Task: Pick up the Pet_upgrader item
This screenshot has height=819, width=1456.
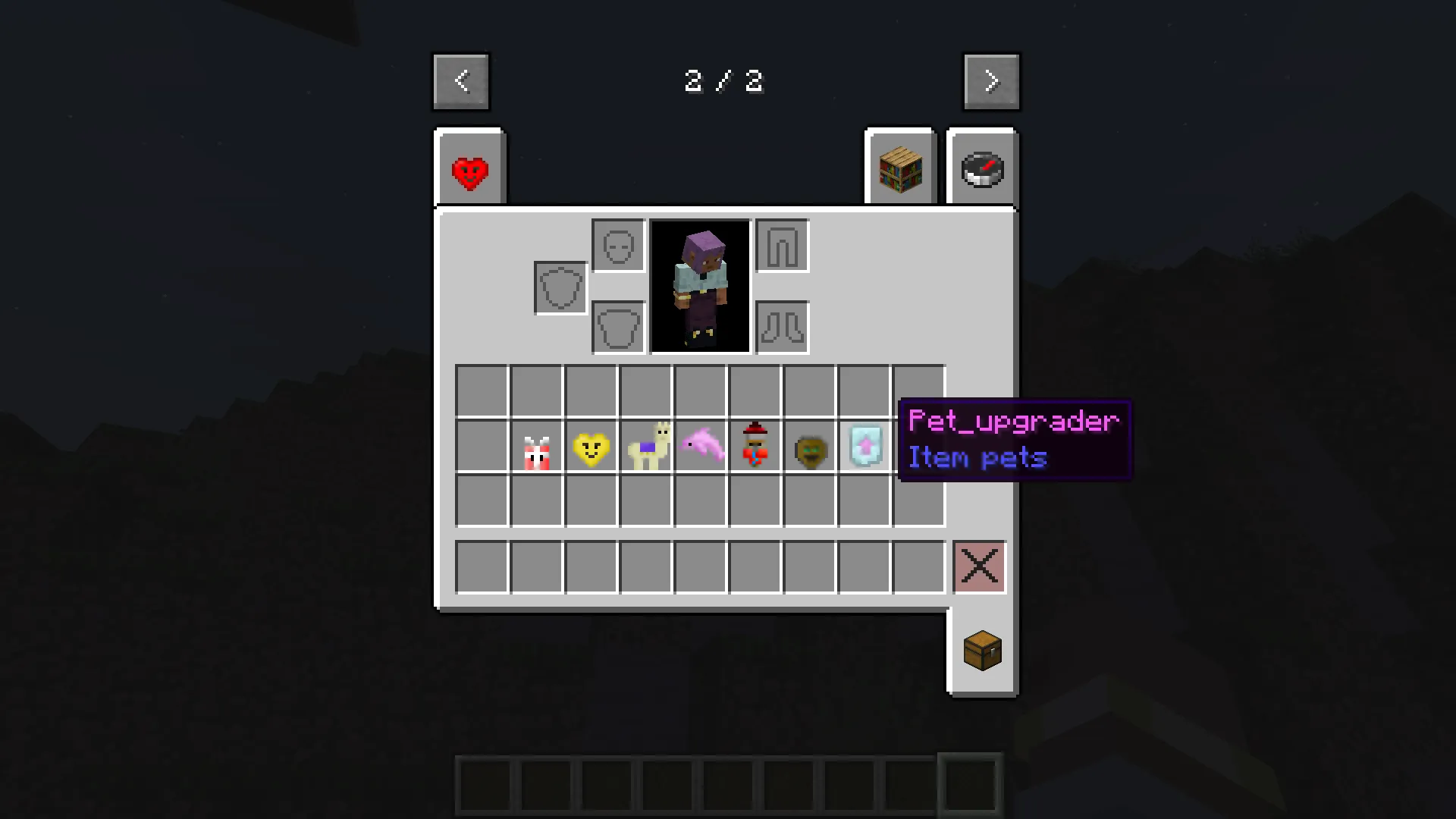Action: (x=864, y=447)
